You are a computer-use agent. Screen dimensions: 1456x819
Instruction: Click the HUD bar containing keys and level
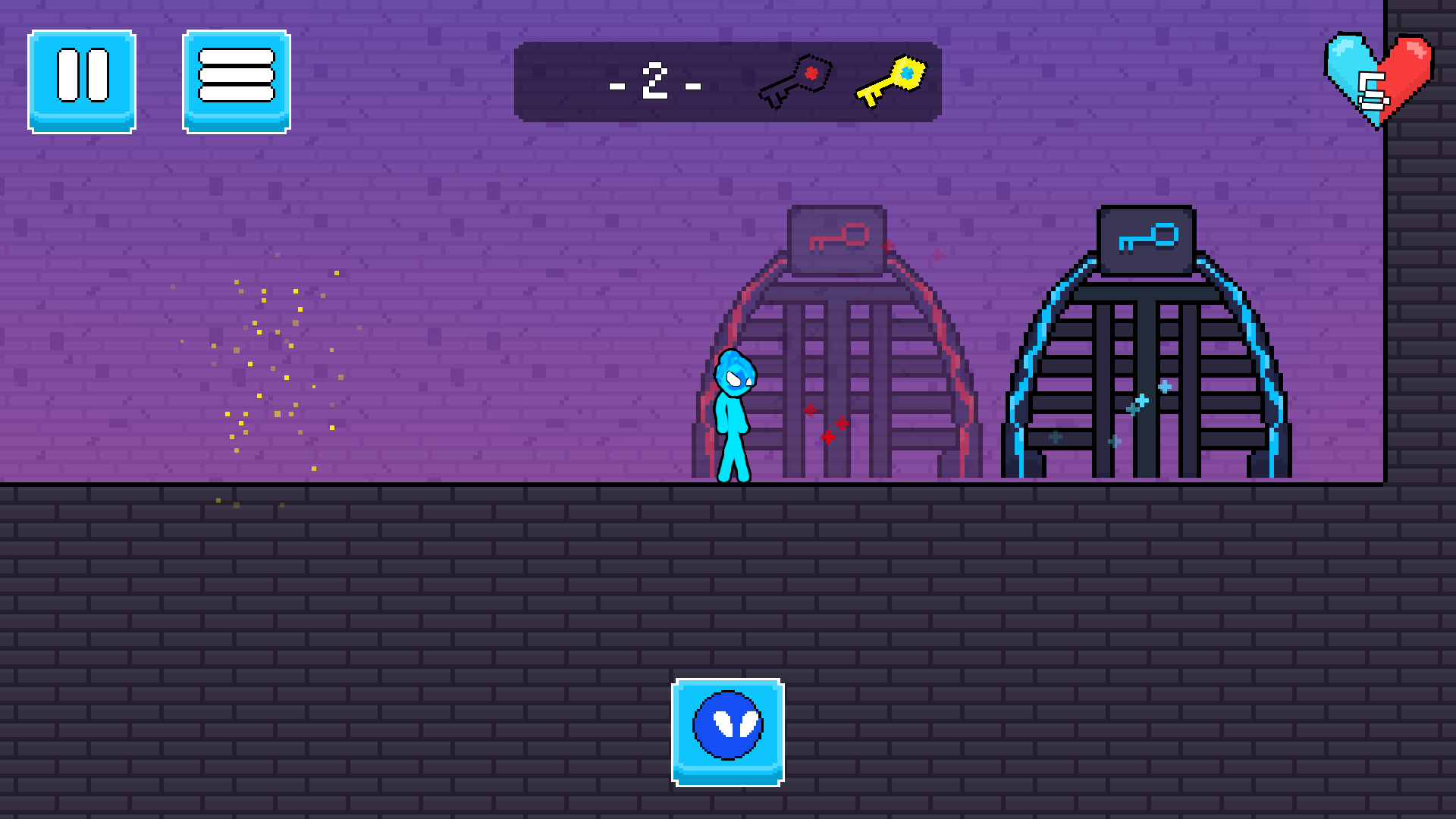pyautogui.click(x=728, y=81)
